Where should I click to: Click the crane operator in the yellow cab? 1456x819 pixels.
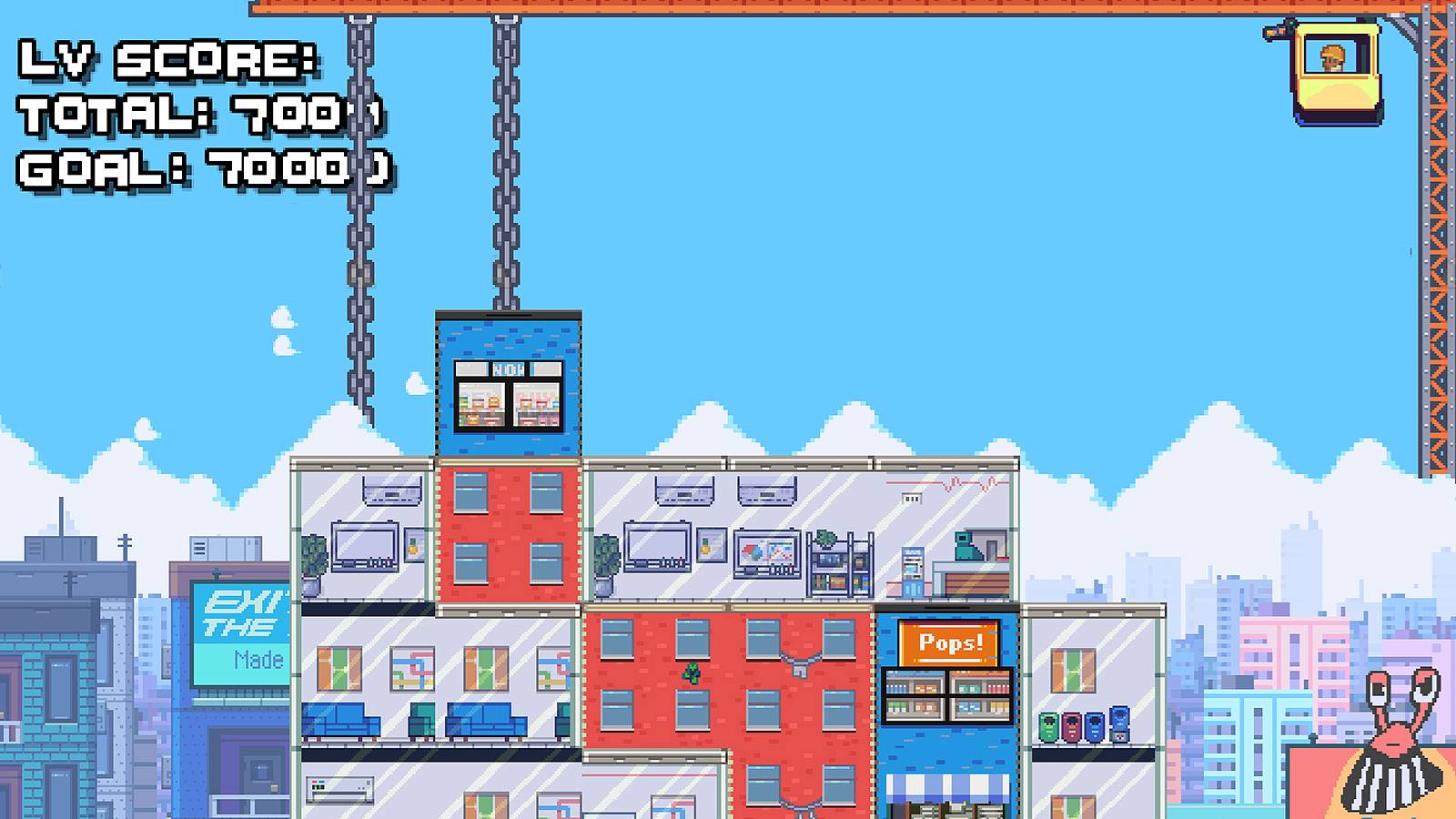[1331, 56]
